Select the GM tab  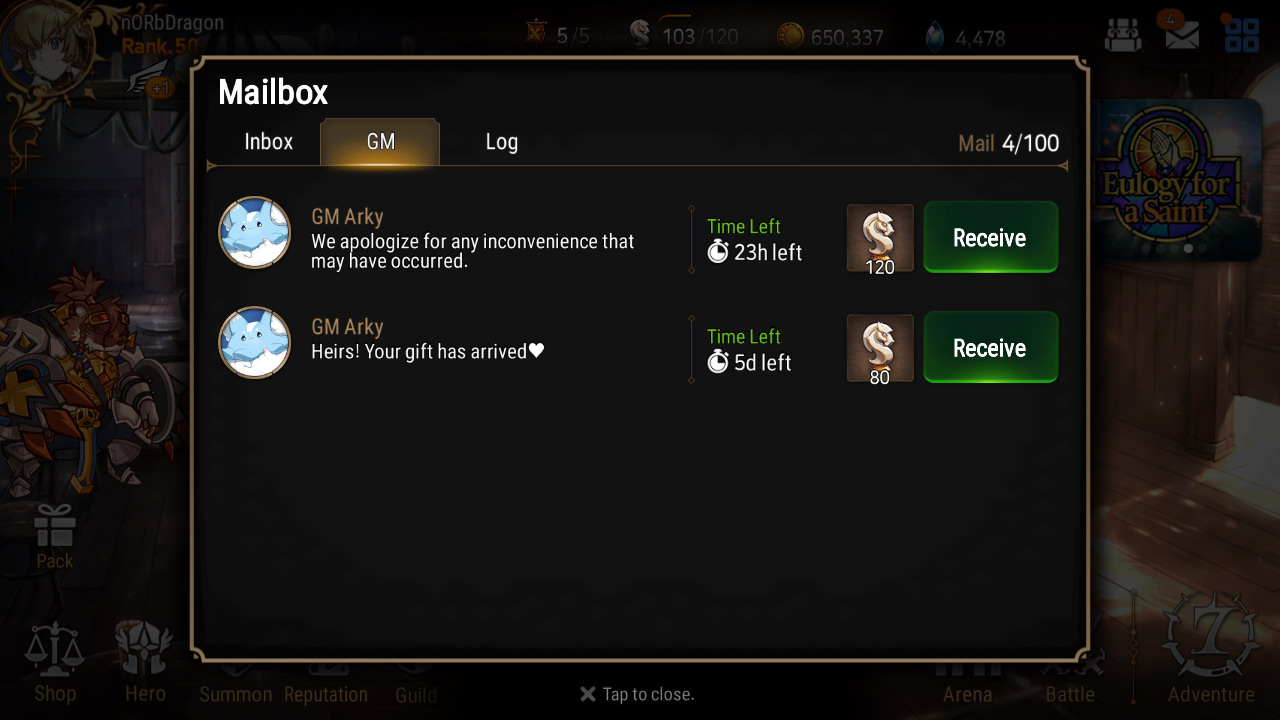(380, 142)
